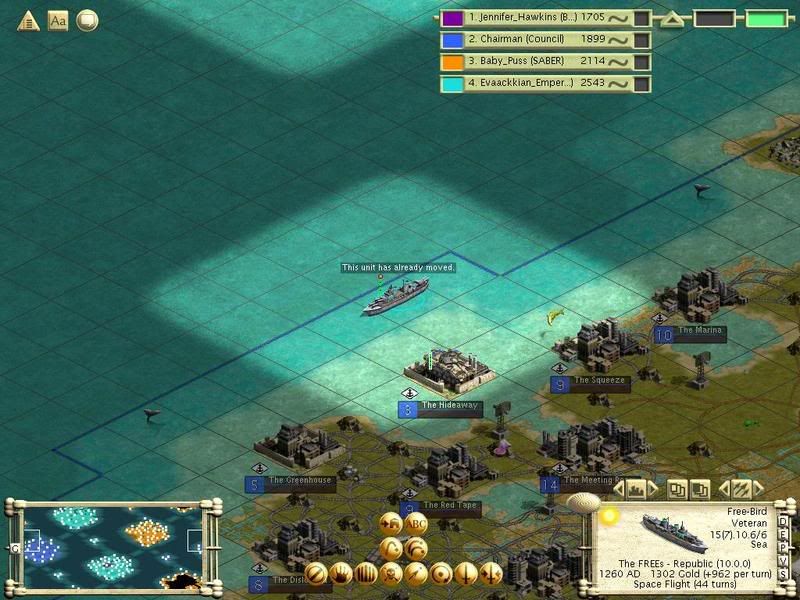Choose the fortify unit hand icon

tap(340, 573)
